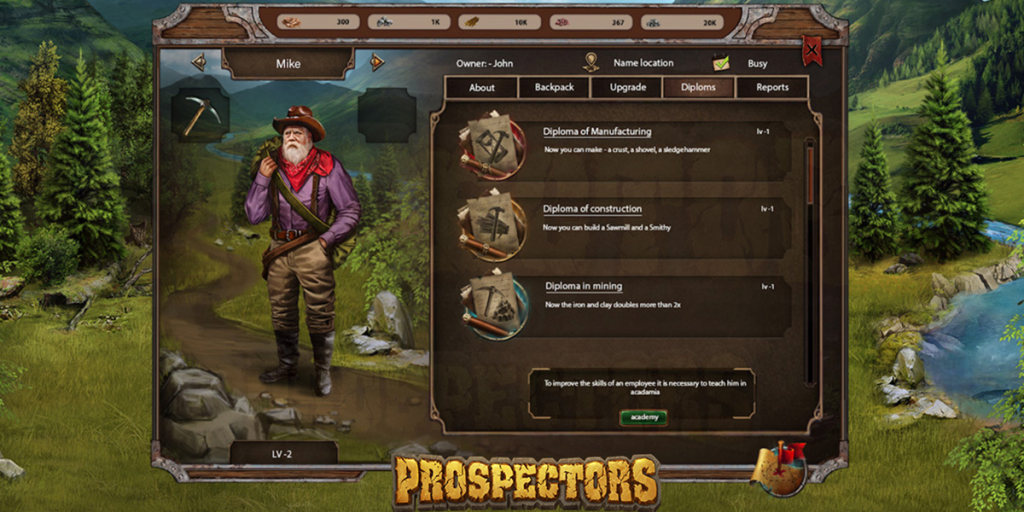The height and width of the screenshot is (512, 1024).
Task: Close the worker panel with the red X
Action: pos(812,50)
